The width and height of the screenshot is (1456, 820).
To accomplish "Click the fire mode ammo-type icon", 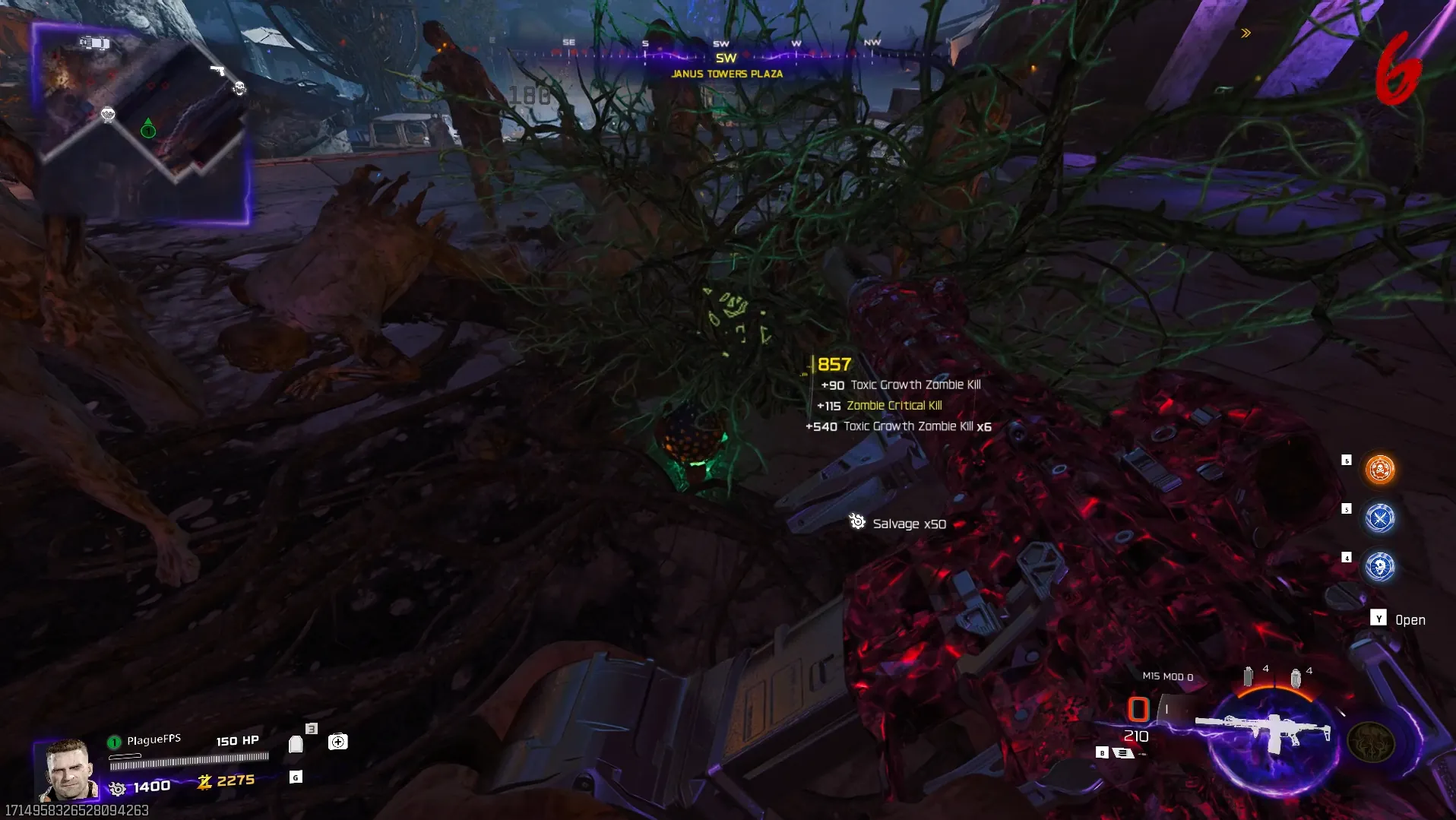I will [1123, 752].
